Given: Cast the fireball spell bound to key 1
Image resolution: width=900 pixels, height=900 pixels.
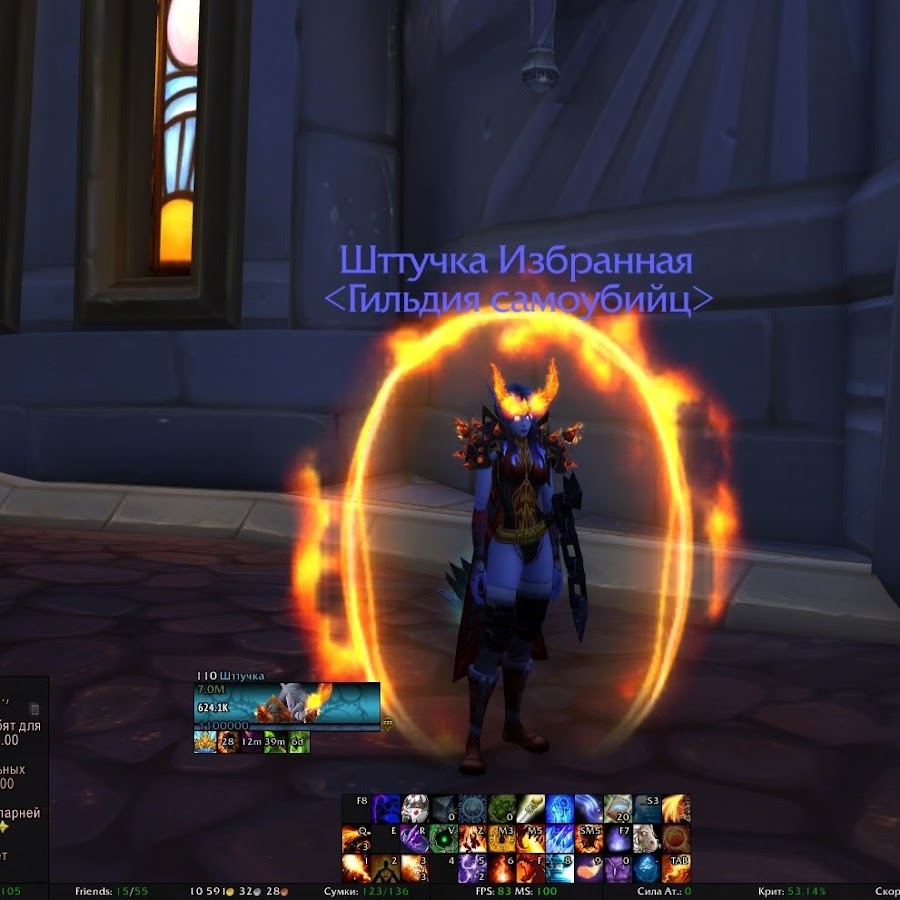Looking at the screenshot, I should (x=356, y=867).
